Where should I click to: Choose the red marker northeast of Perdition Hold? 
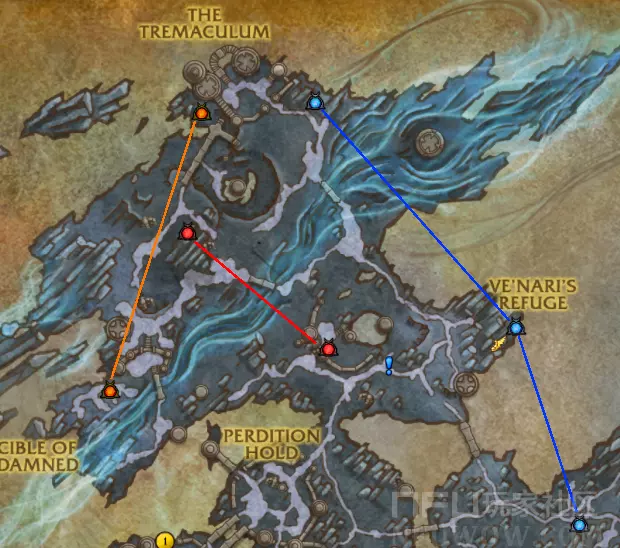point(327,349)
